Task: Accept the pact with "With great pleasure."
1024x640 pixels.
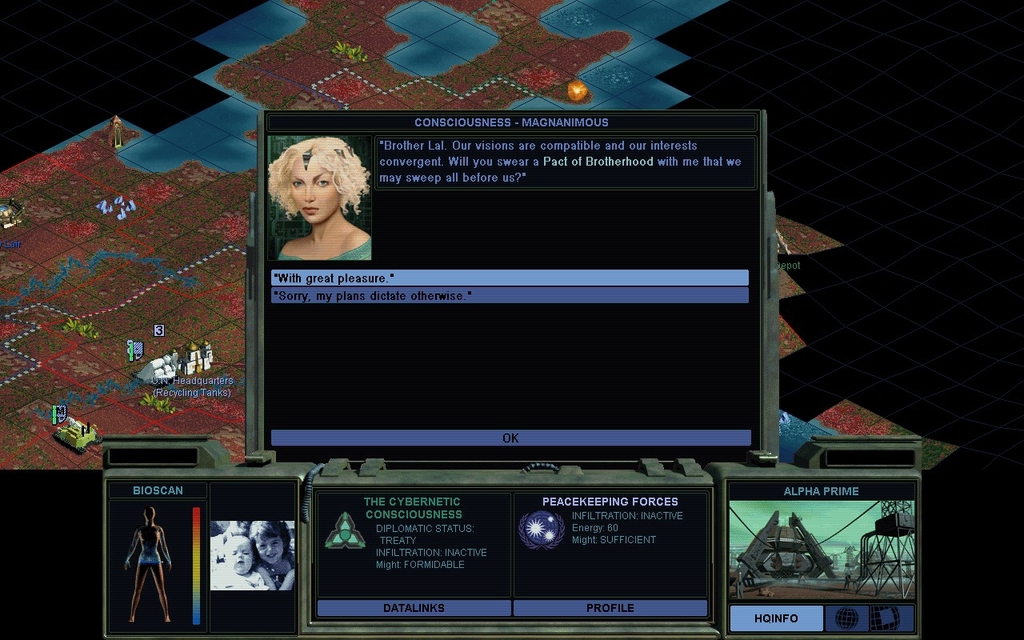Action: click(x=509, y=278)
